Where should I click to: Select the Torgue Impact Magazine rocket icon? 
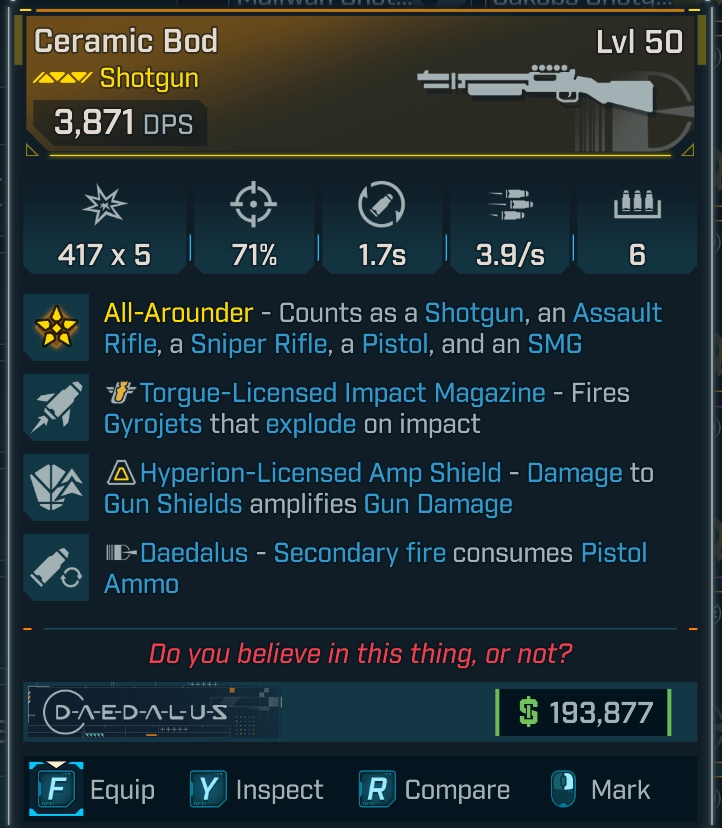(59, 408)
